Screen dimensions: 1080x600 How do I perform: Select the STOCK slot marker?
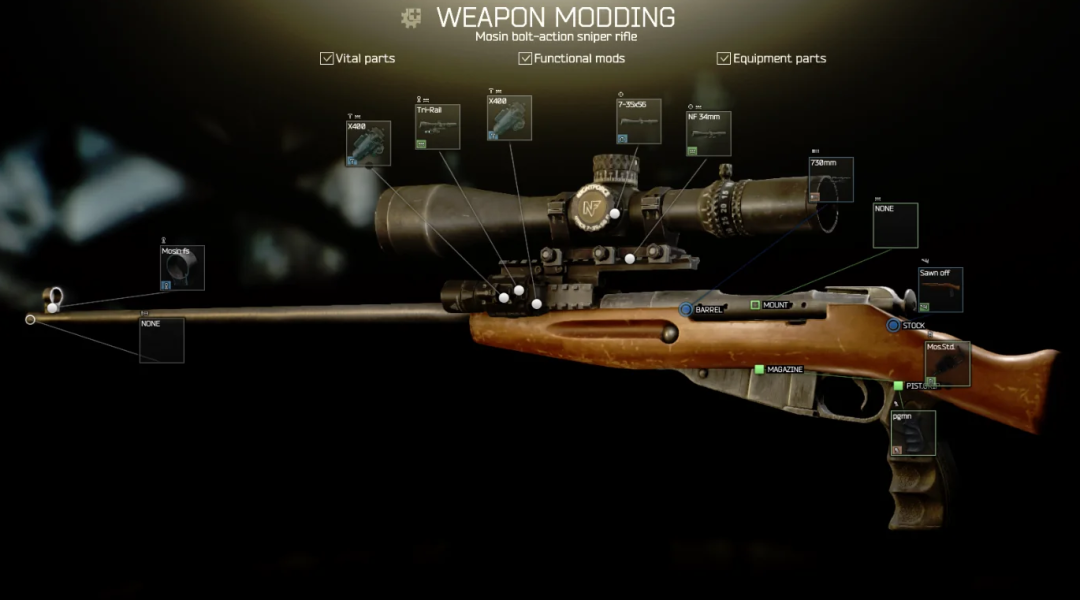click(893, 325)
